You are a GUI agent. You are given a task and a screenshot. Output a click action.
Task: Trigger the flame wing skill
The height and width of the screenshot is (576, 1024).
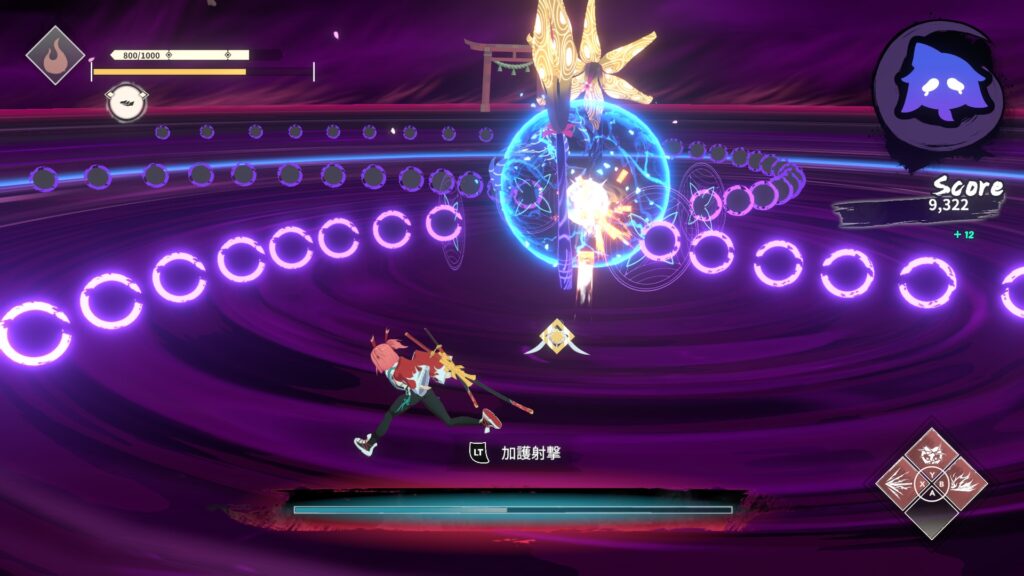961,484
